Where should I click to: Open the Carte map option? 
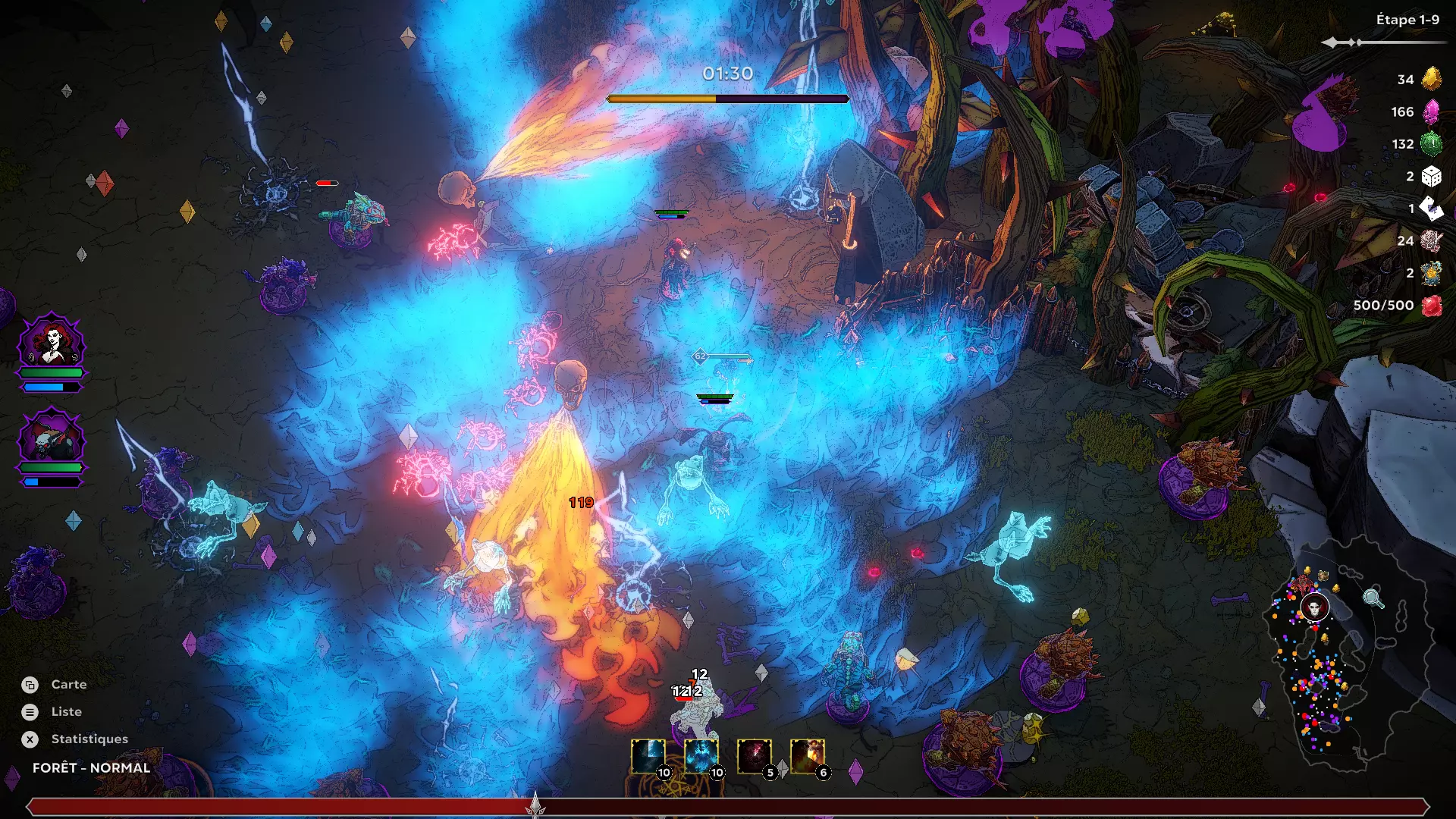tap(67, 685)
